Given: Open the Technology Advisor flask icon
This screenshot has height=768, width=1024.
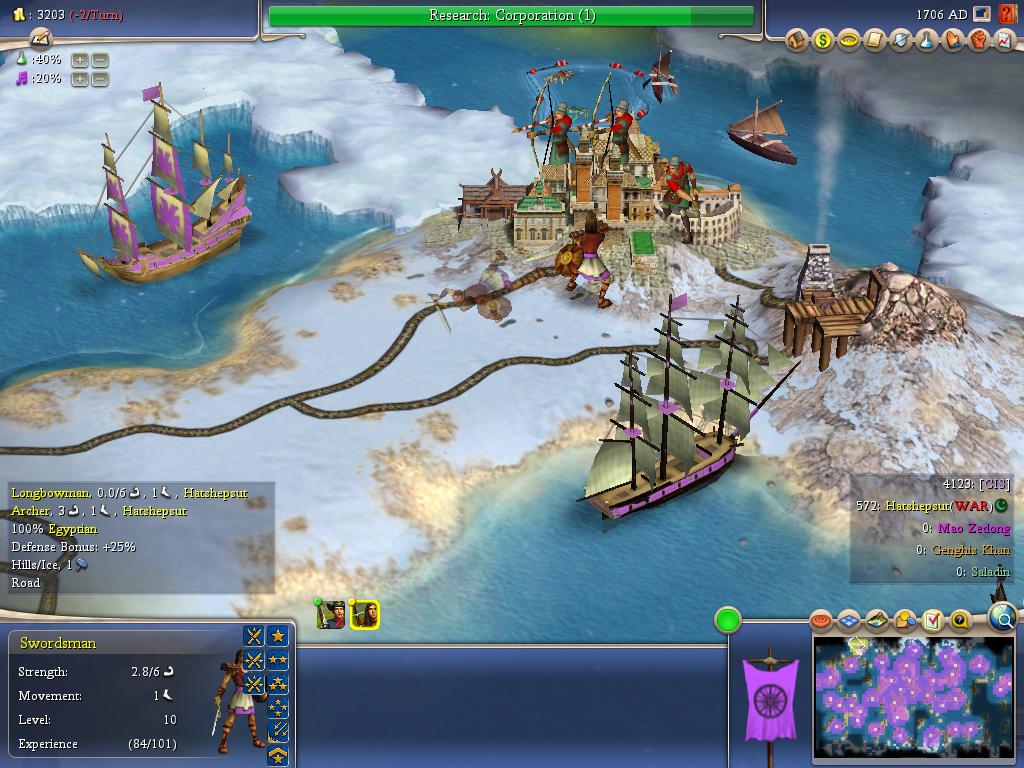Looking at the screenshot, I should [927, 41].
